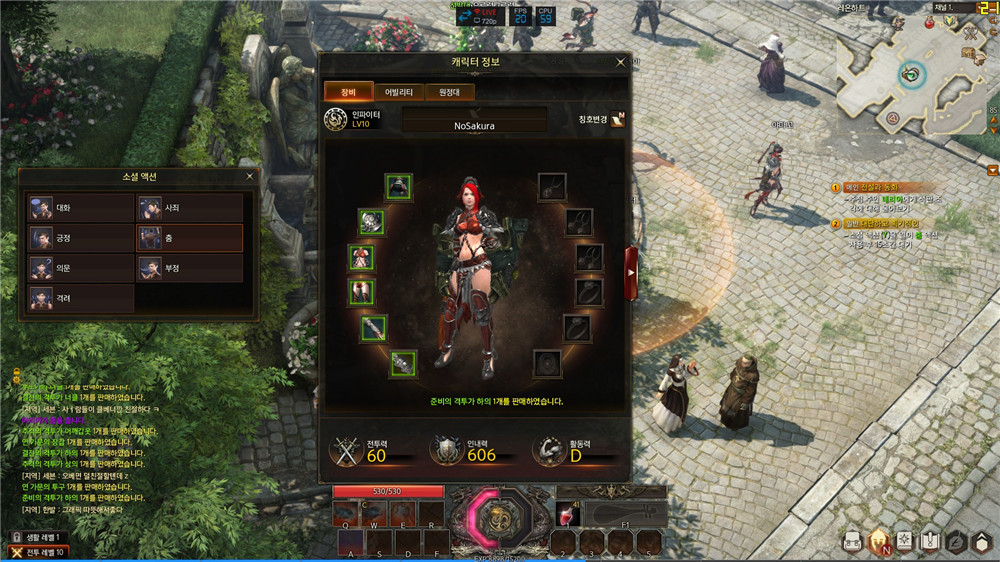Open the 원정대 tab

pos(449,92)
